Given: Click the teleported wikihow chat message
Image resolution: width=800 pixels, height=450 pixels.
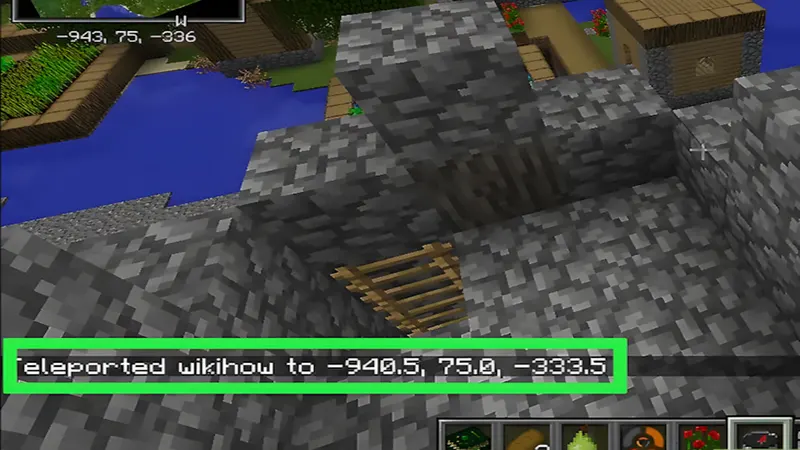Looking at the screenshot, I should tap(312, 367).
